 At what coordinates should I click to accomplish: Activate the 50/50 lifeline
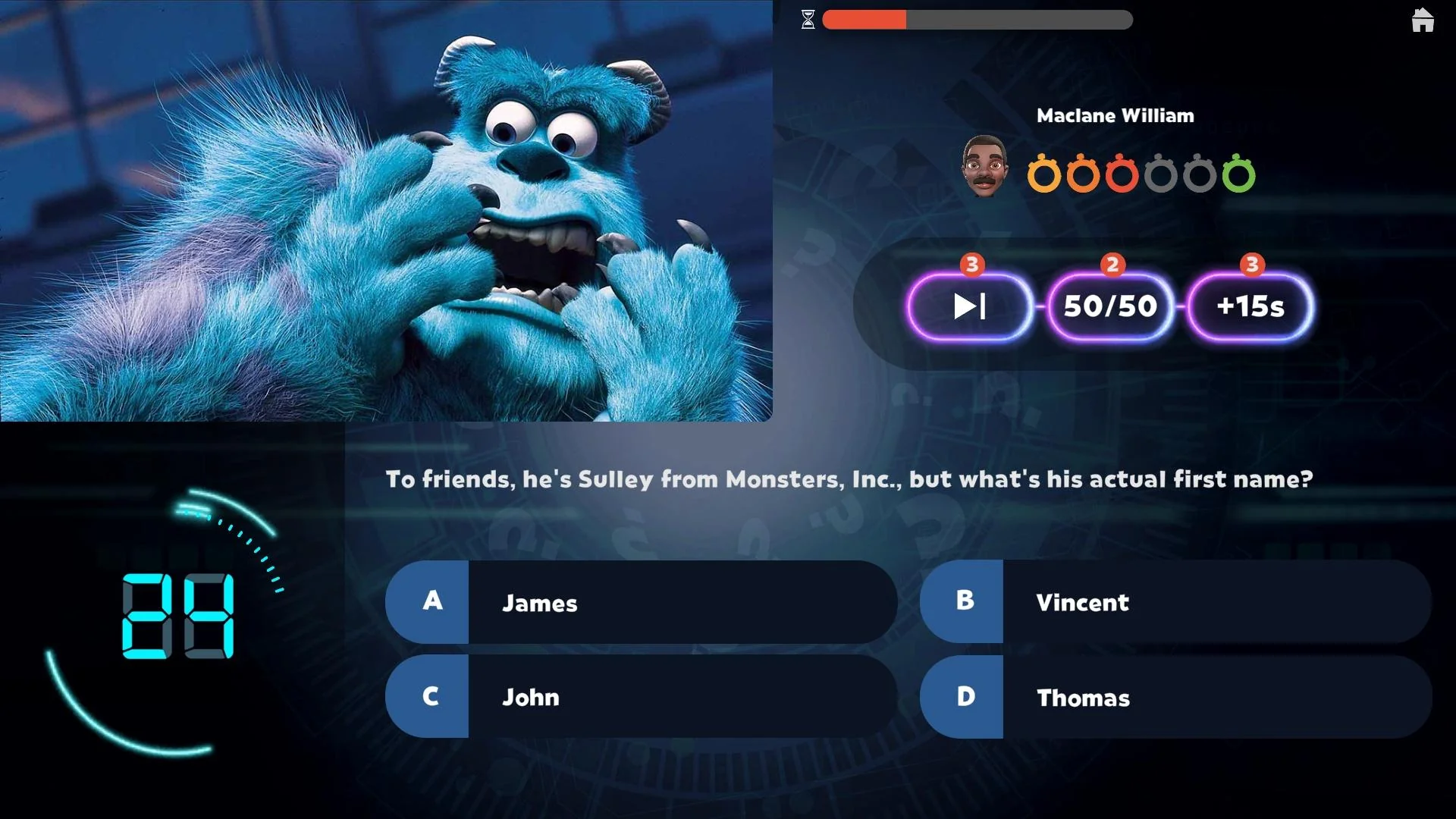tap(1109, 306)
